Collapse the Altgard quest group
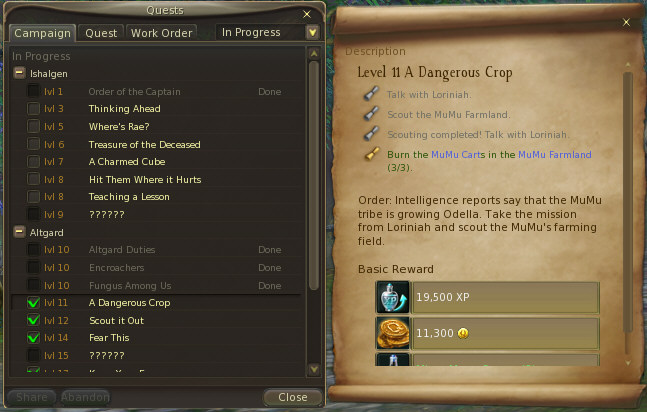 20,231
